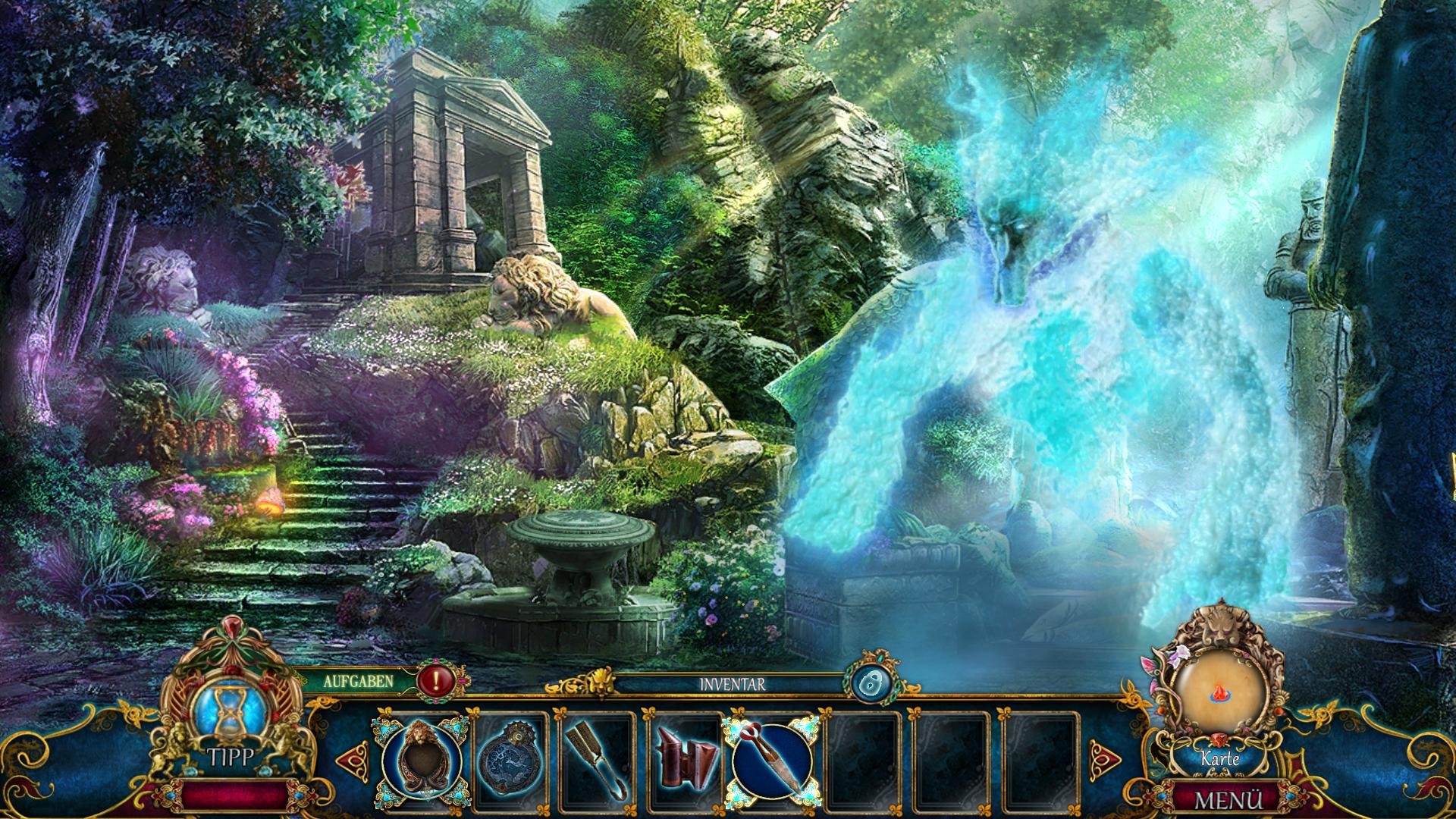The image size is (1456, 819).
Task: Toggle the inventory padlock icon
Action: pyautogui.click(x=870, y=683)
